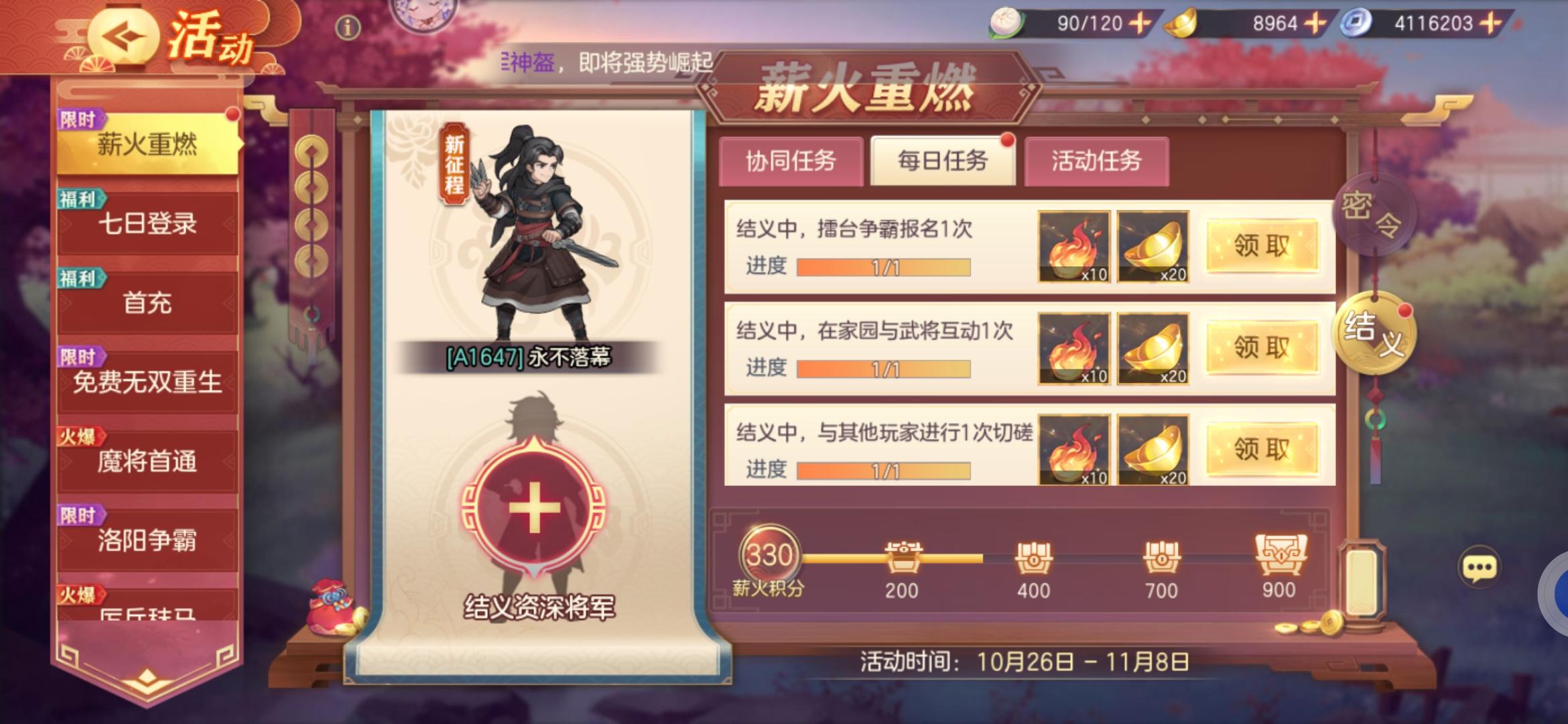Screen dimensions: 1568x724
Task: Click the back arrow to exit activities
Action: click(x=124, y=34)
